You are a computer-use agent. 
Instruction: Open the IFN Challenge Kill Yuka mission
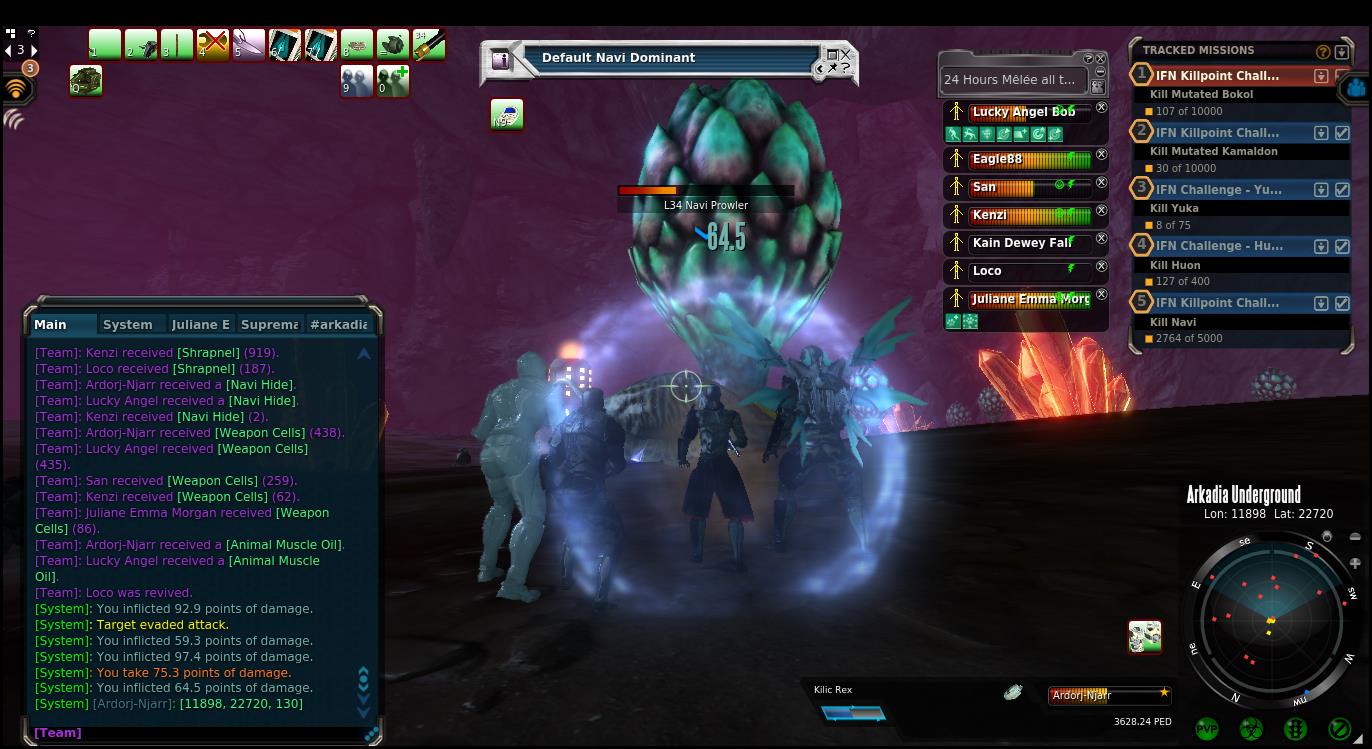pos(1217,189)
